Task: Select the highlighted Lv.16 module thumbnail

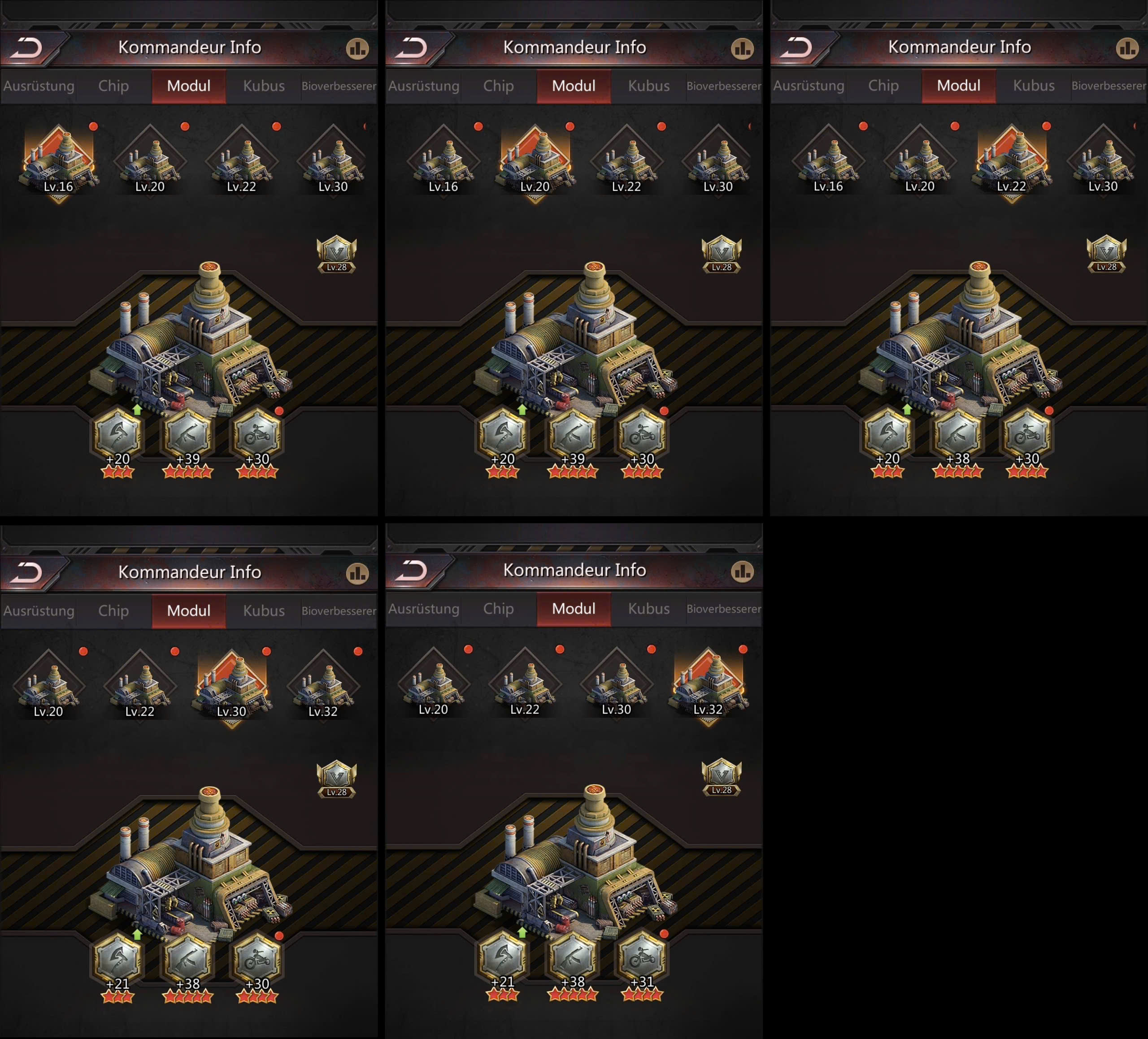Action: pyautogui.click(x=59, y=161)
